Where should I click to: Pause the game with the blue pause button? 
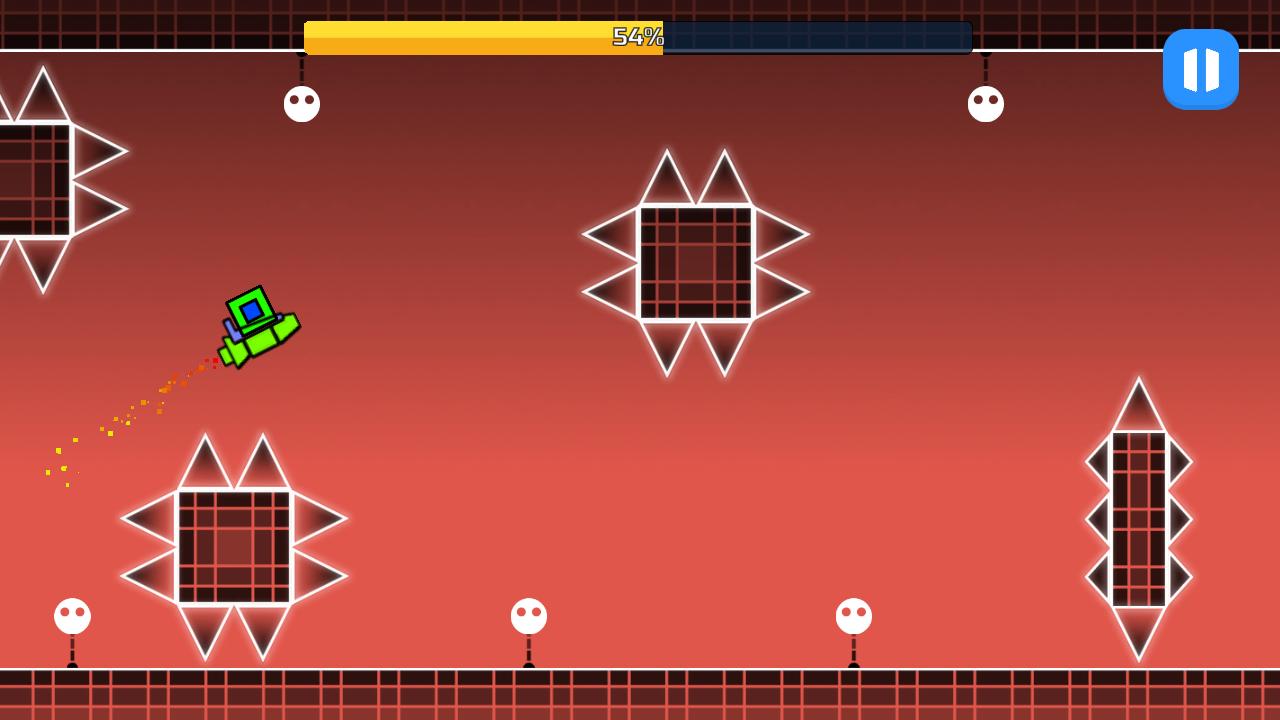1201,69
